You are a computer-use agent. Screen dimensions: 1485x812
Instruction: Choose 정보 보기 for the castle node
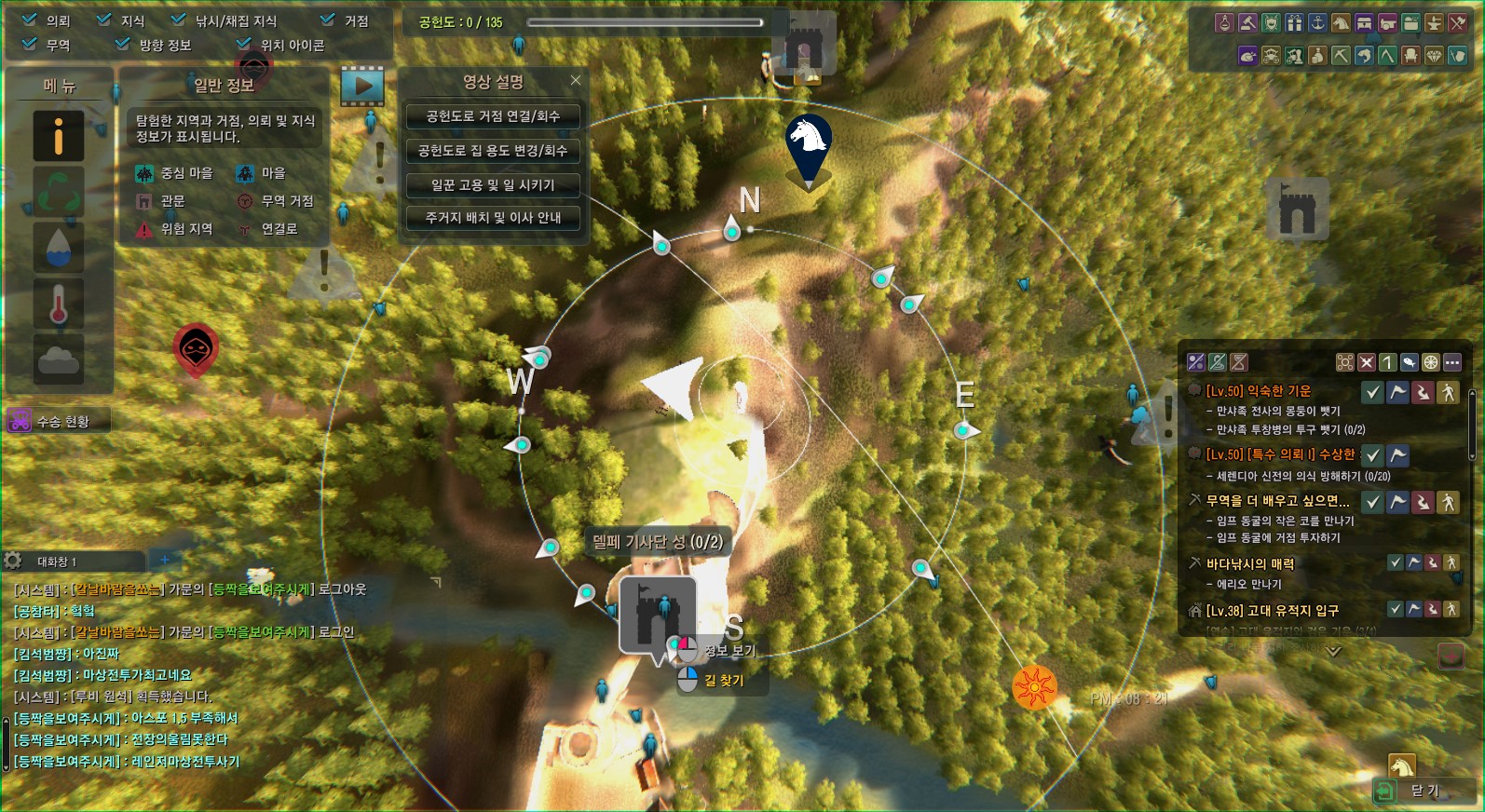pyautogui.click(x=729, y=650)
